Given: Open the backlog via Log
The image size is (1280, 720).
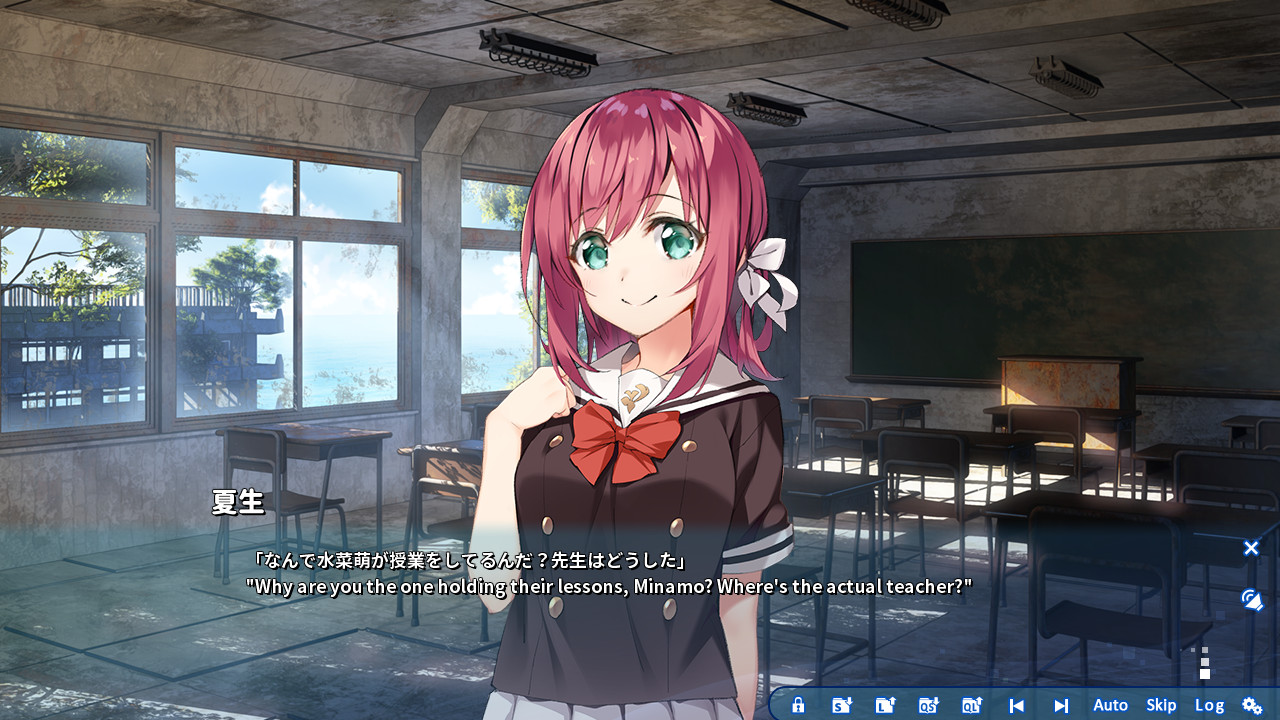Looking at the screenshot, I should coord(1210,705).
